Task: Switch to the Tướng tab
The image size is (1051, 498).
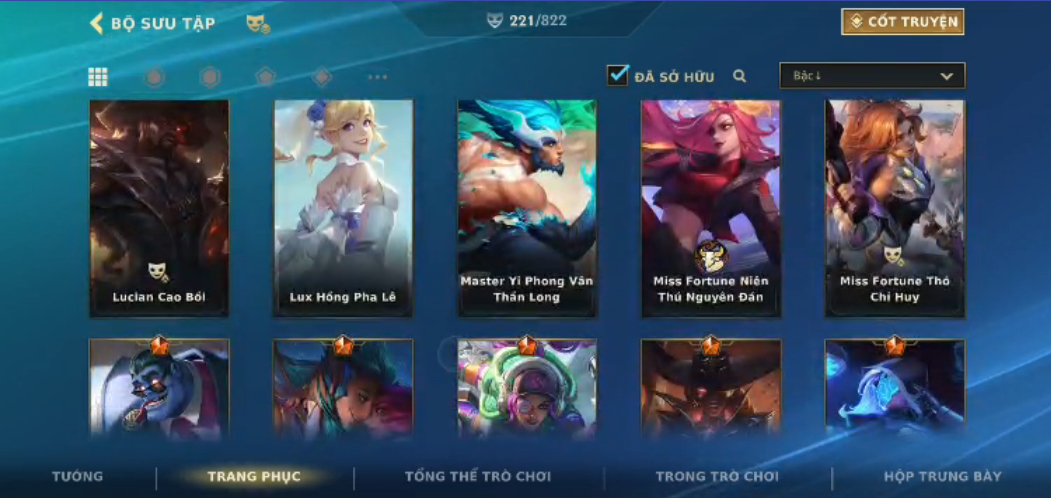Action: [77, 477]
